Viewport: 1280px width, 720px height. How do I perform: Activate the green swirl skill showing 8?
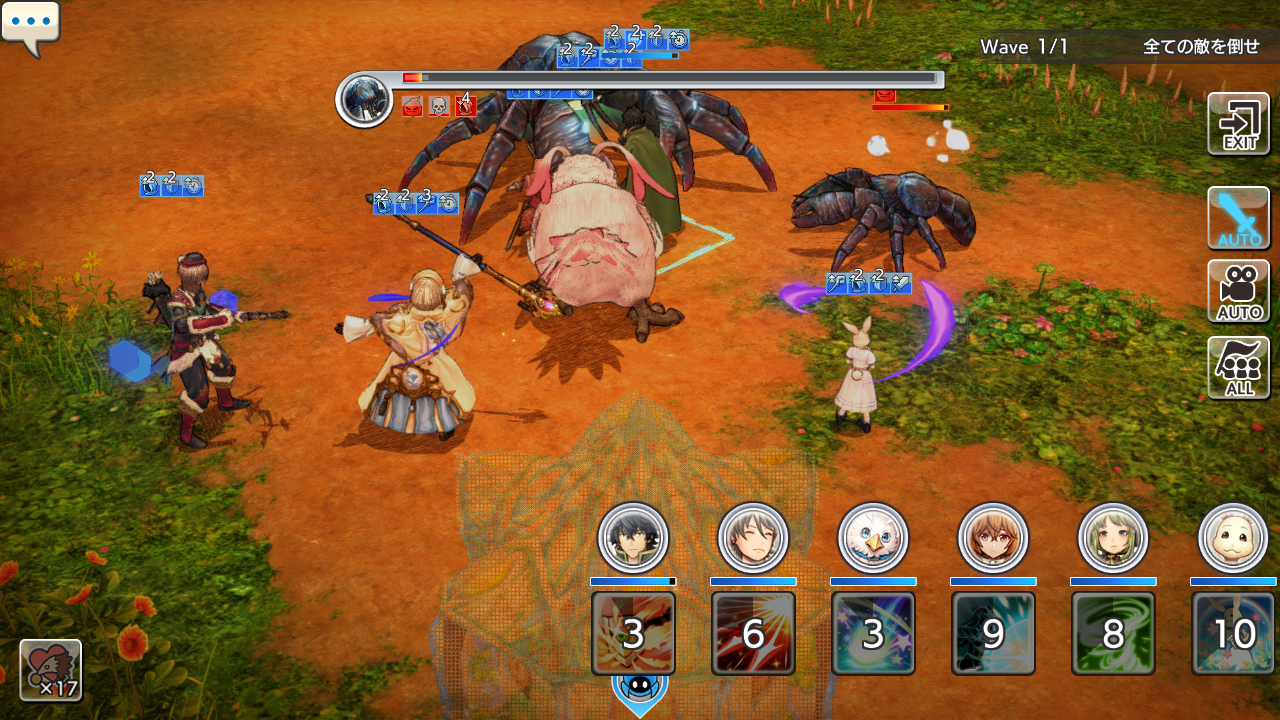click(1113, 633)
